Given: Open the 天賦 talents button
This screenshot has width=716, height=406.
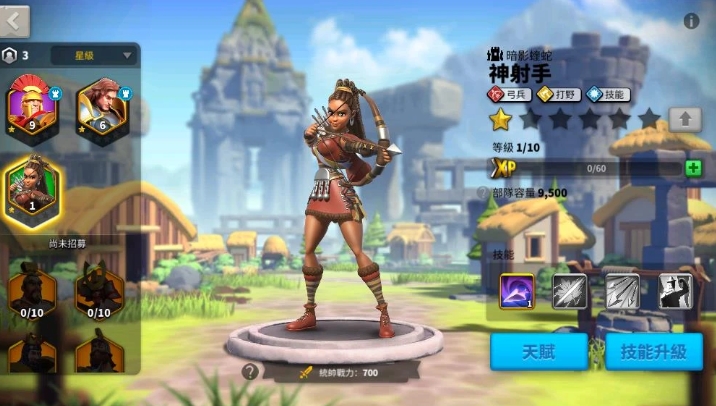Looking at the screenshot, I should coord(539,351).
